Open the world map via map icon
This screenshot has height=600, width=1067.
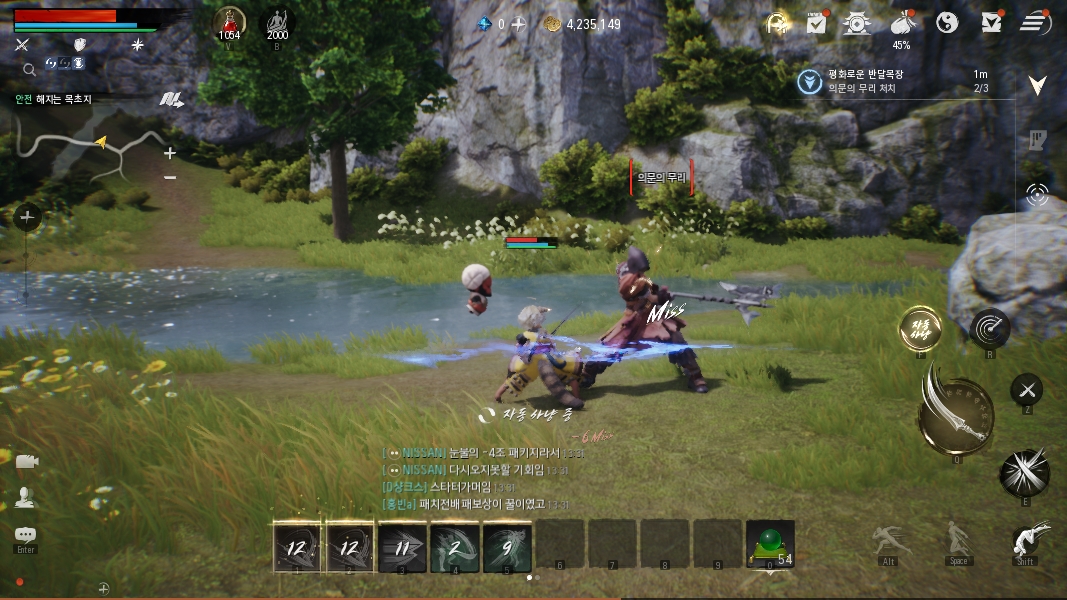pyautogui.click(x=171, y=99)
